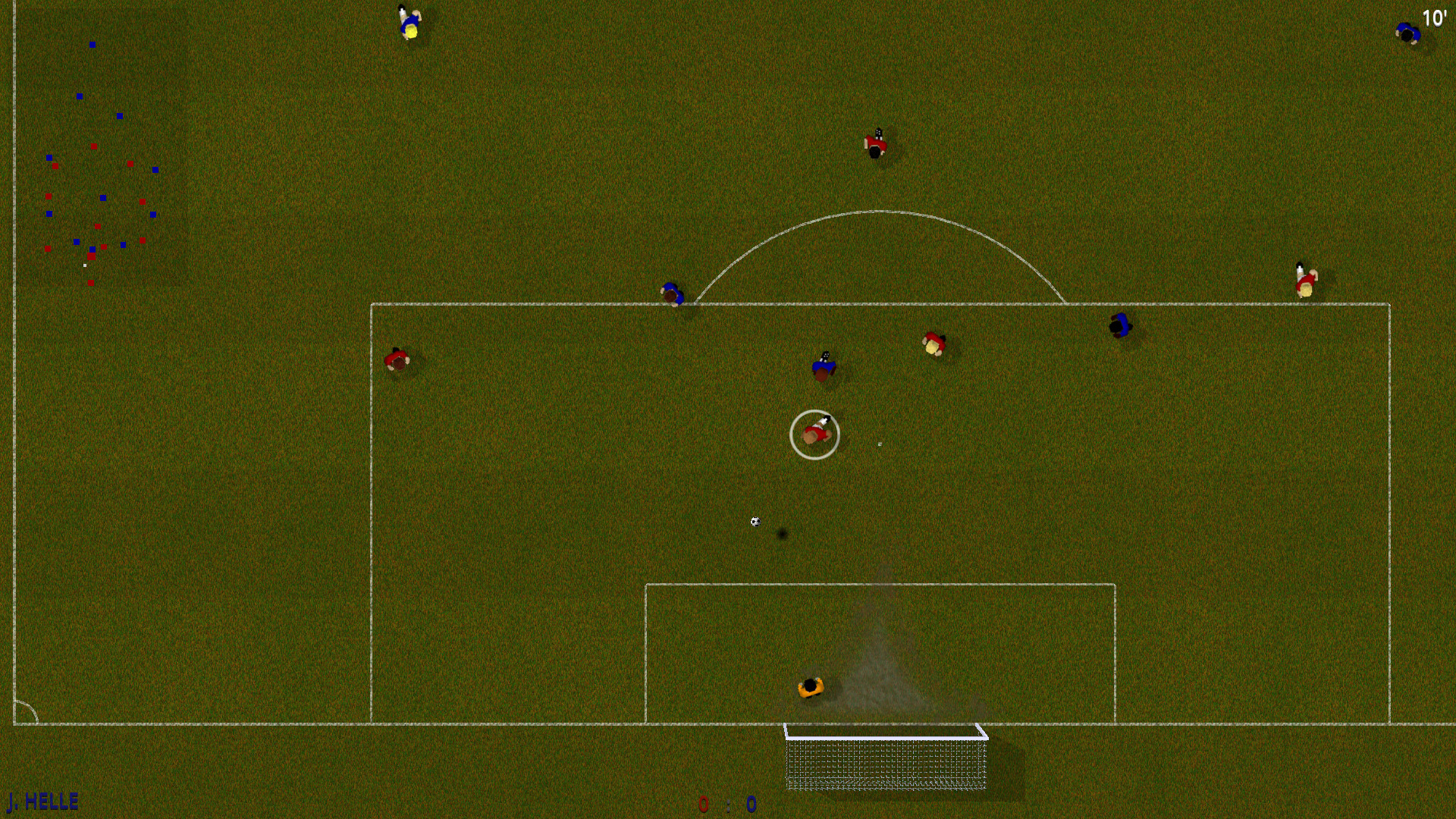Select the red defender near the top center

pos(876,144)
